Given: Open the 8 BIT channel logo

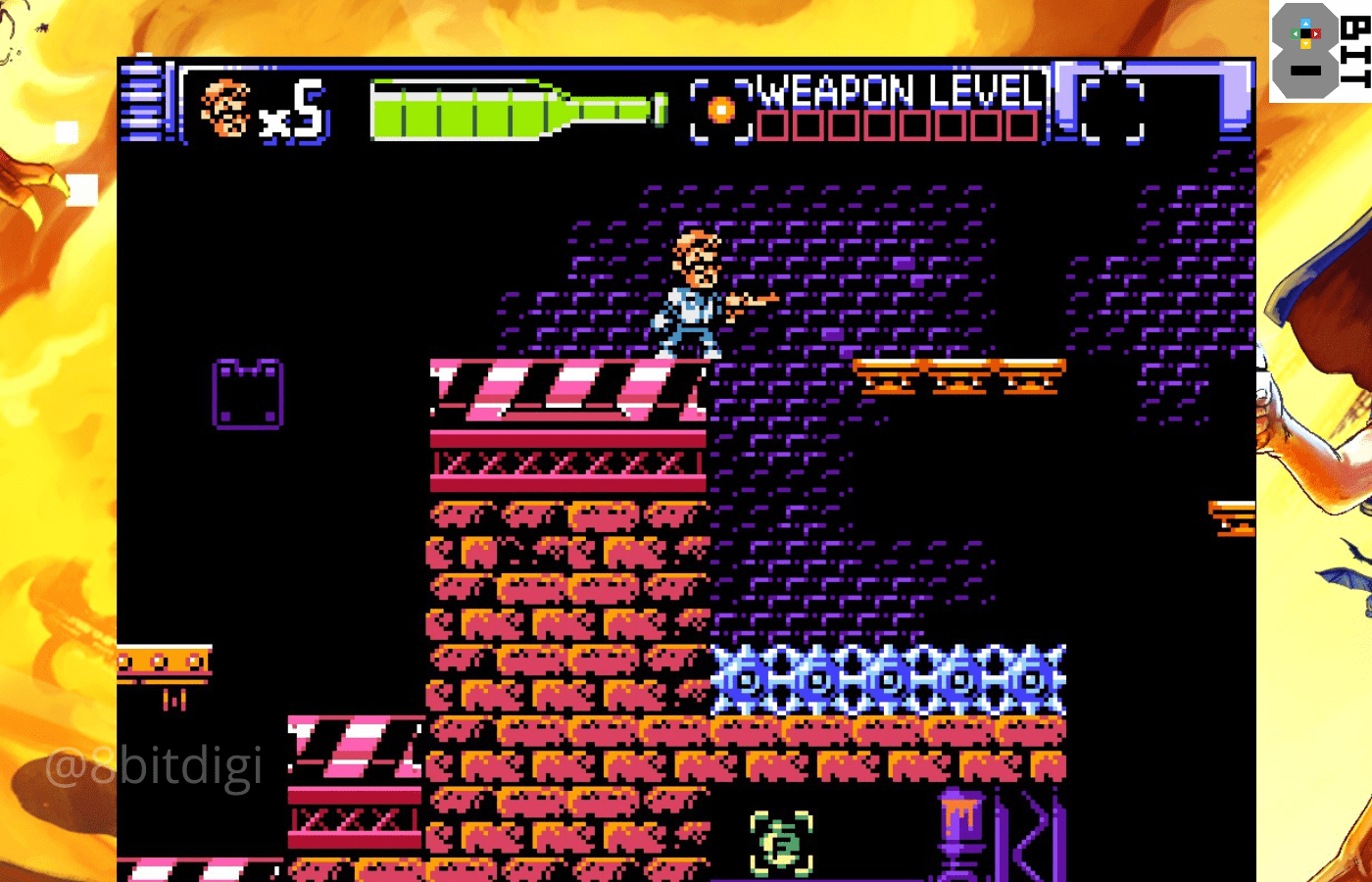Looking at the screenshot, I should click(x=1319, y=51).
